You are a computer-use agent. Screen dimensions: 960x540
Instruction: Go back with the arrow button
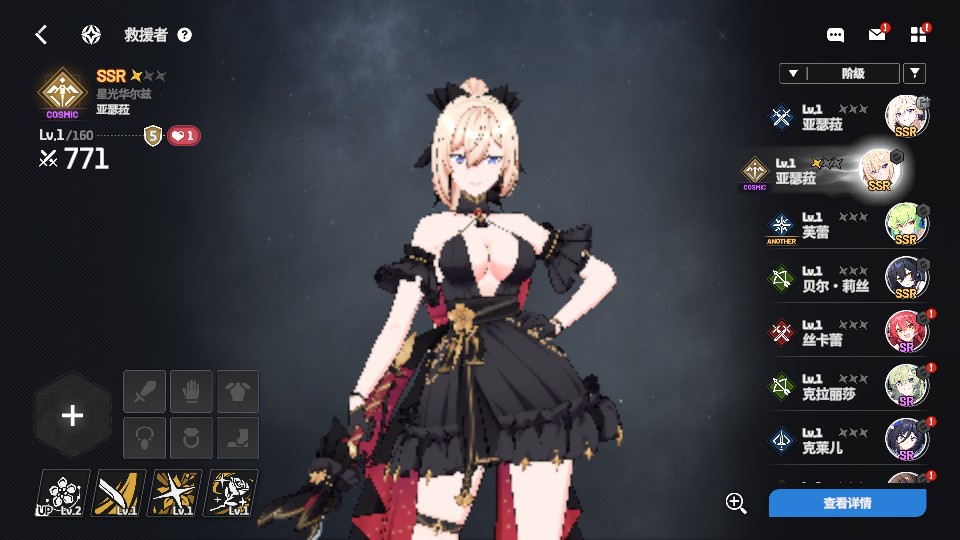41,35
